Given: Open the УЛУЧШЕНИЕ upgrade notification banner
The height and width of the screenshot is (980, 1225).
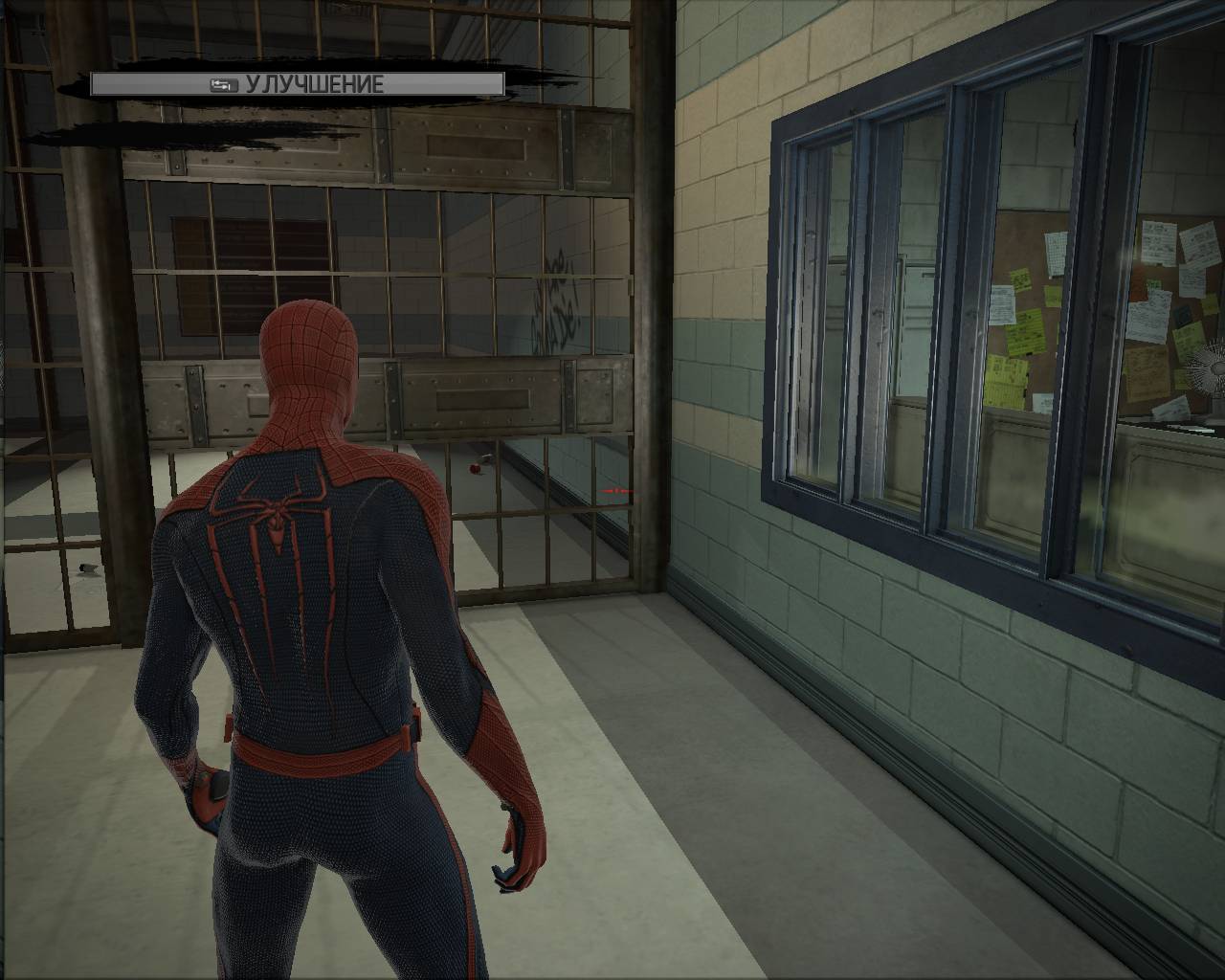Looking at the screenshot, I should click(297, 84).
